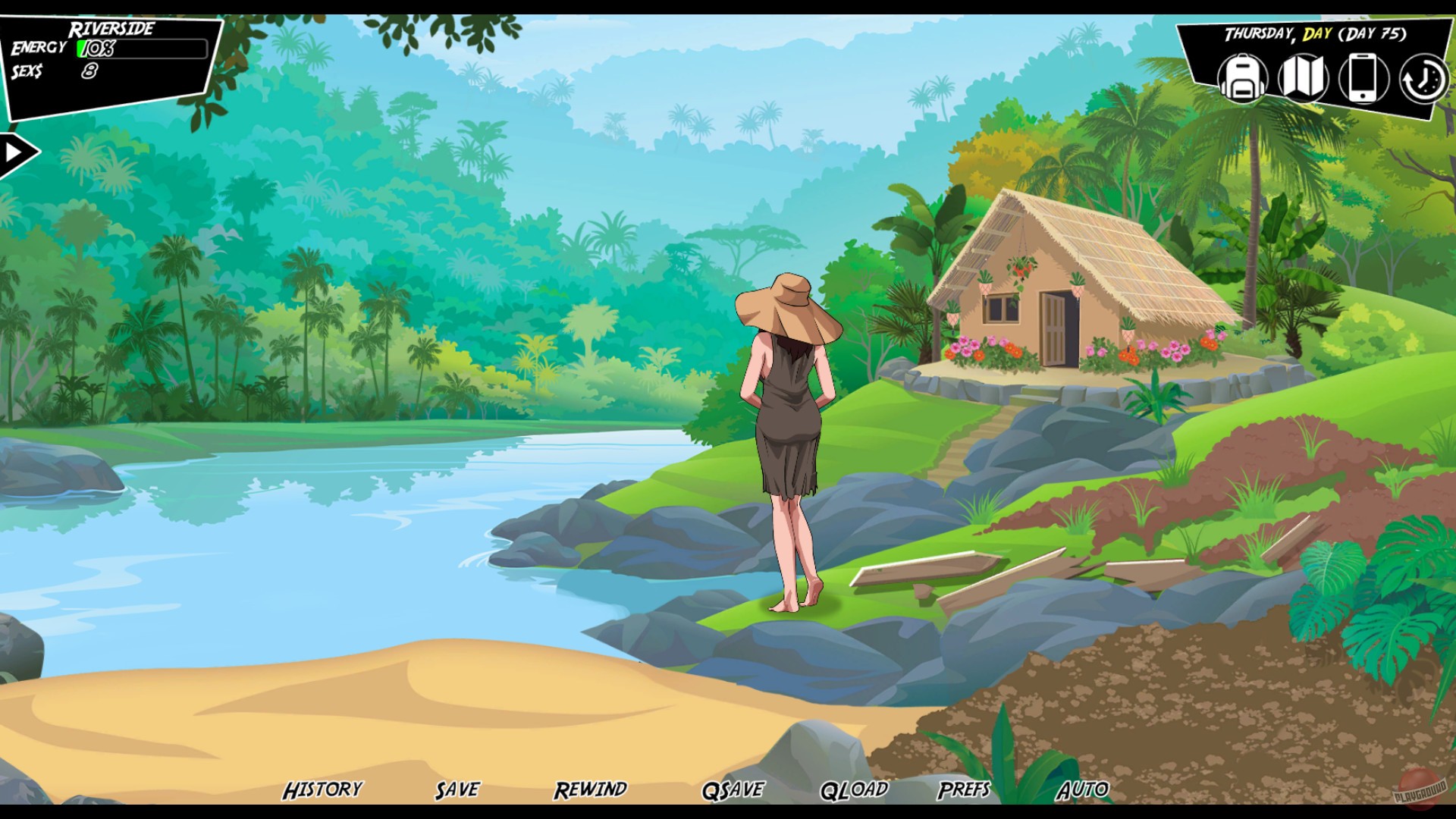The height and width of the screenshot is (819, 1456).
Task: Open the backpack inventory icon
Action: (x=1244, y=78)
